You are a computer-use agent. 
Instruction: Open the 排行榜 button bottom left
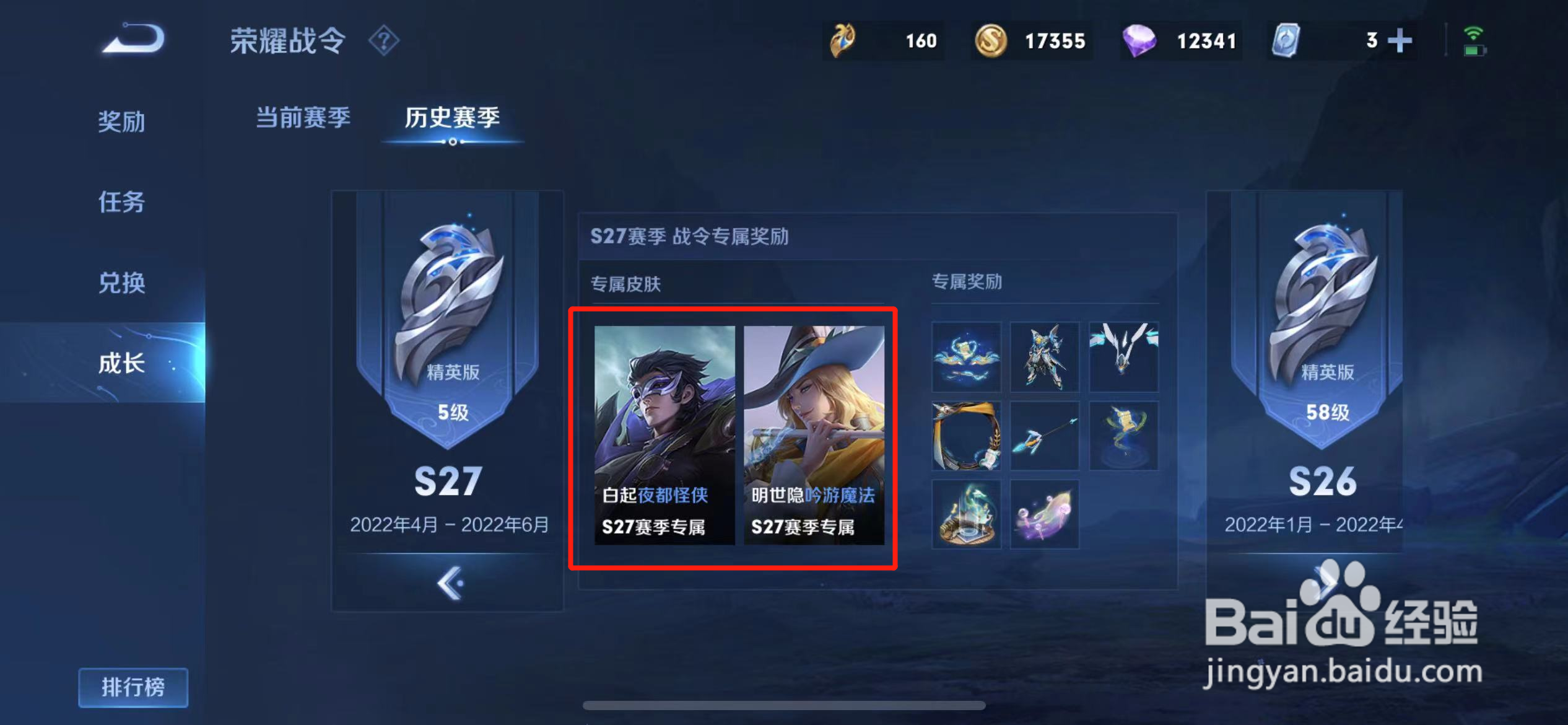(x=133, y=687)
